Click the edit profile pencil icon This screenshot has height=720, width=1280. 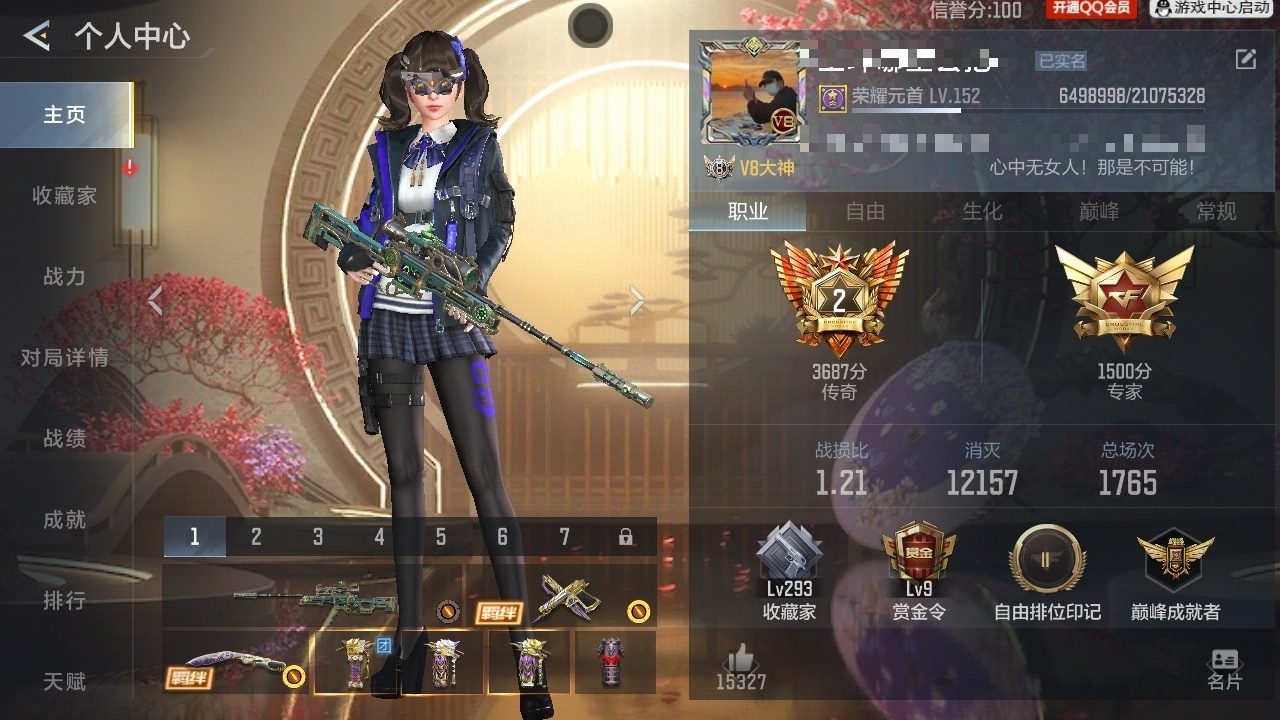tap(1245, 60)
